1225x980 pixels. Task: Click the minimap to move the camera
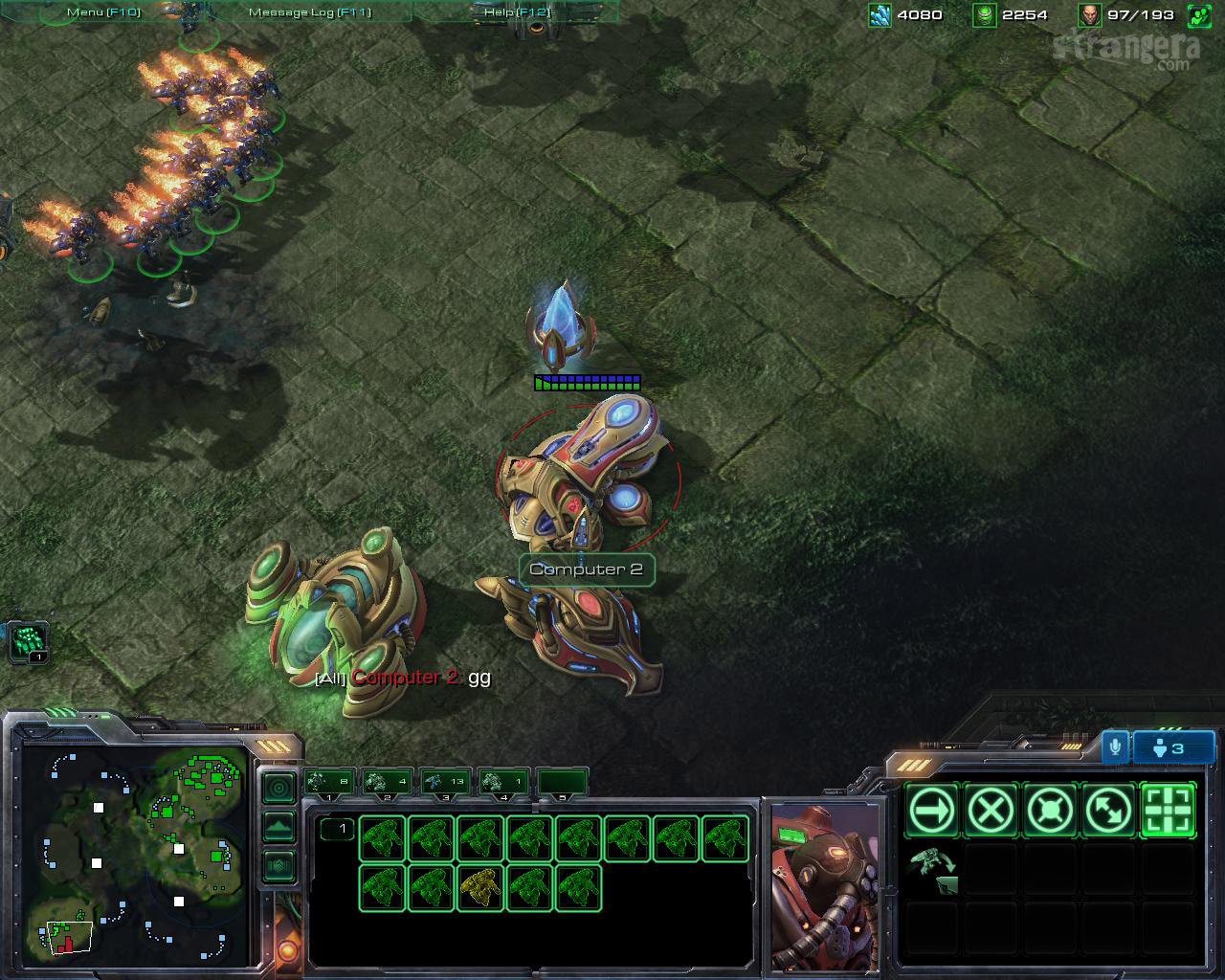click(134, 852)
